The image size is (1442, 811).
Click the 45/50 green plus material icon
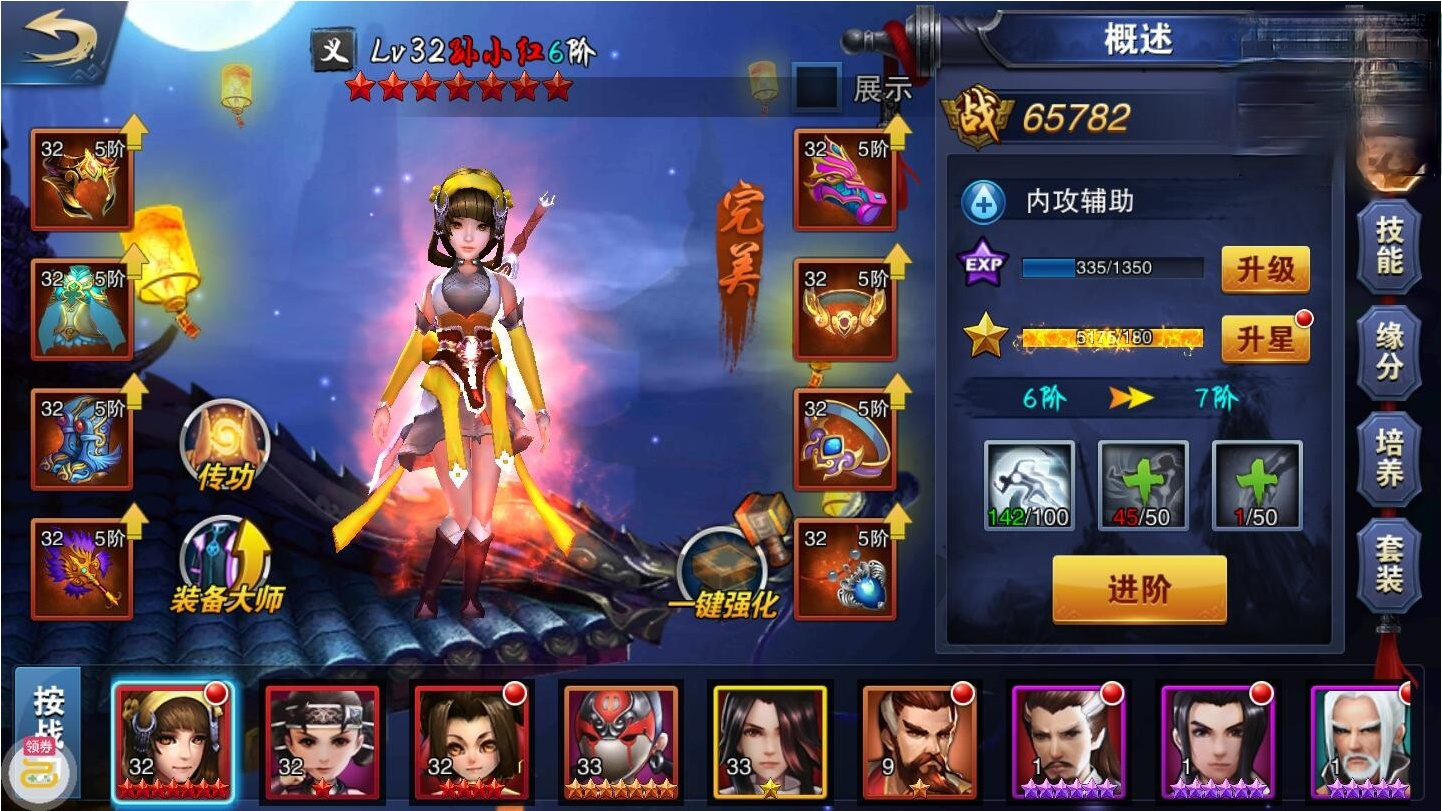(1143, 485)
